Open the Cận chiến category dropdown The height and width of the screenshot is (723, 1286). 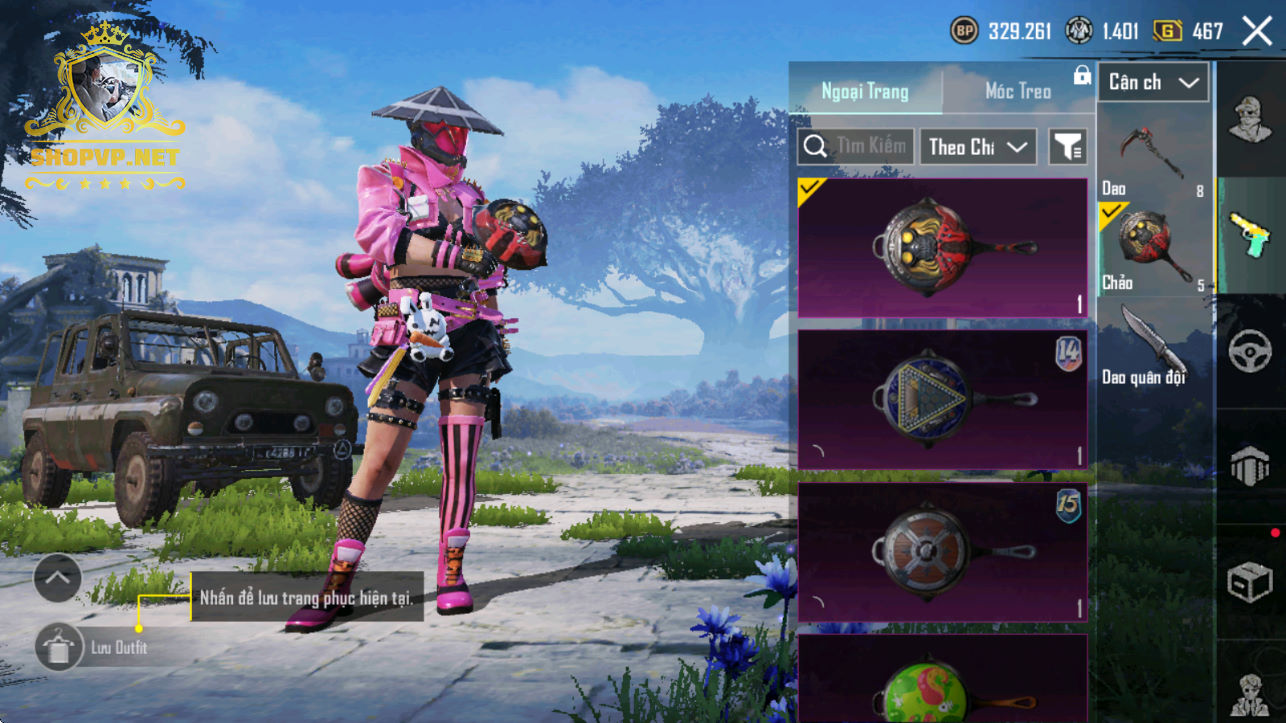(x=1153, y=83)
